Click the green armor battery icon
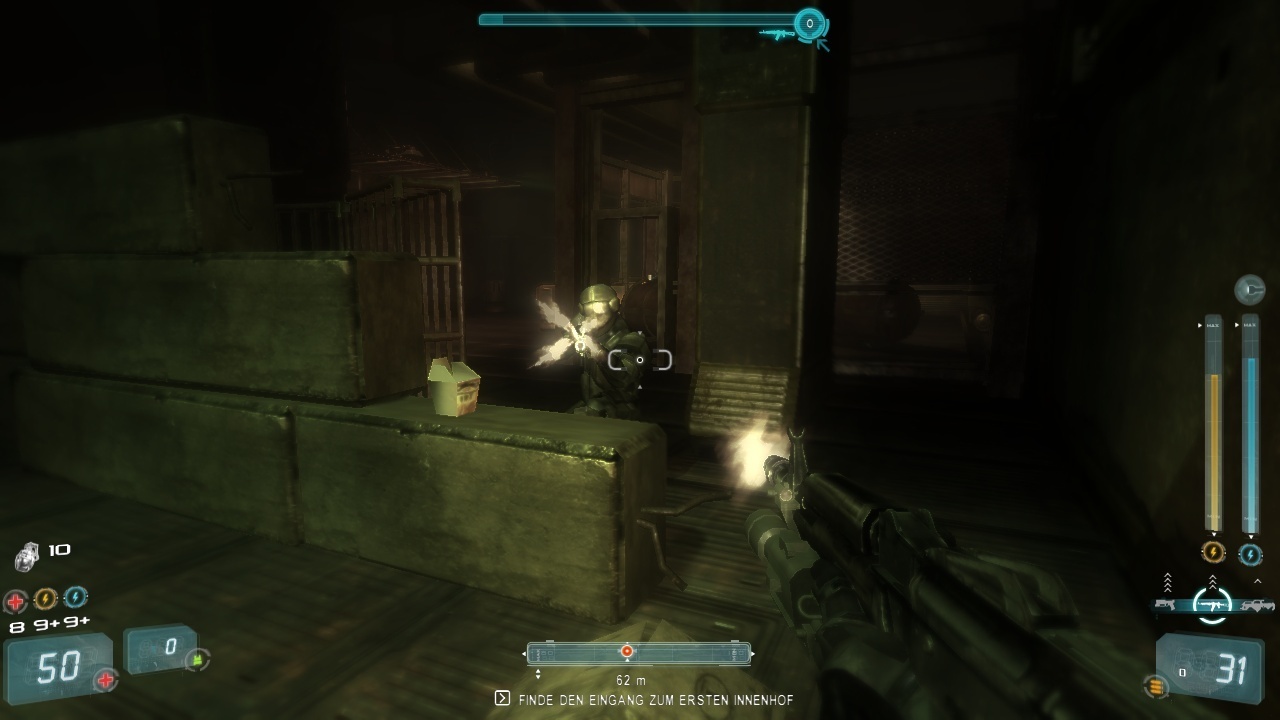Viewport: 1280px width, 720px height. 197,659
